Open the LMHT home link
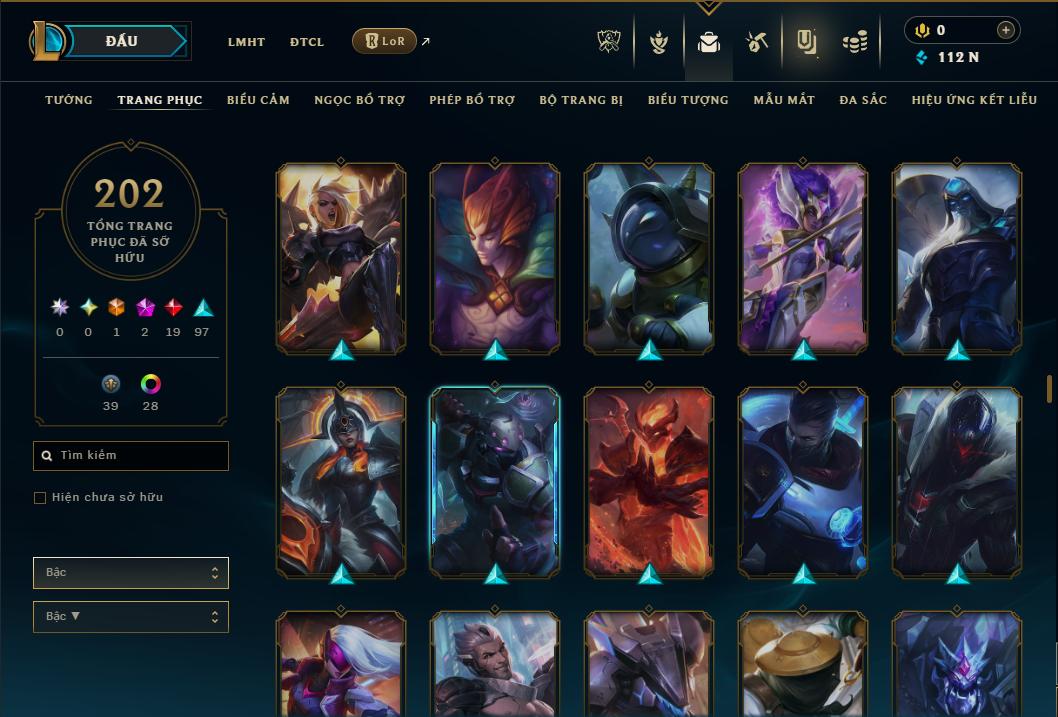The image size is (1058, 717). pyautogui.click(x=246, y=42)
